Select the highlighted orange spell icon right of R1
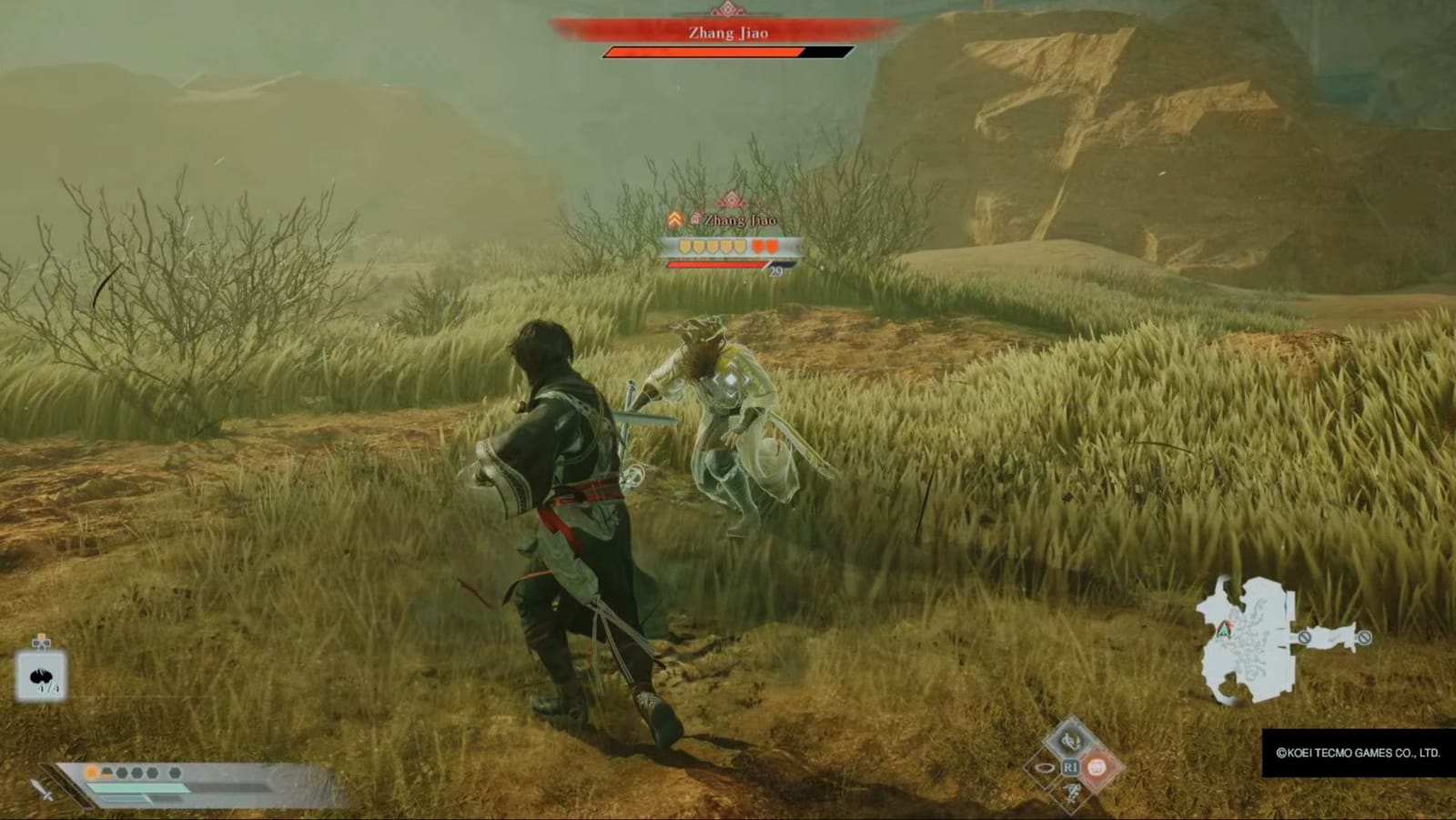1456x820 pixels. (1097, 767)
